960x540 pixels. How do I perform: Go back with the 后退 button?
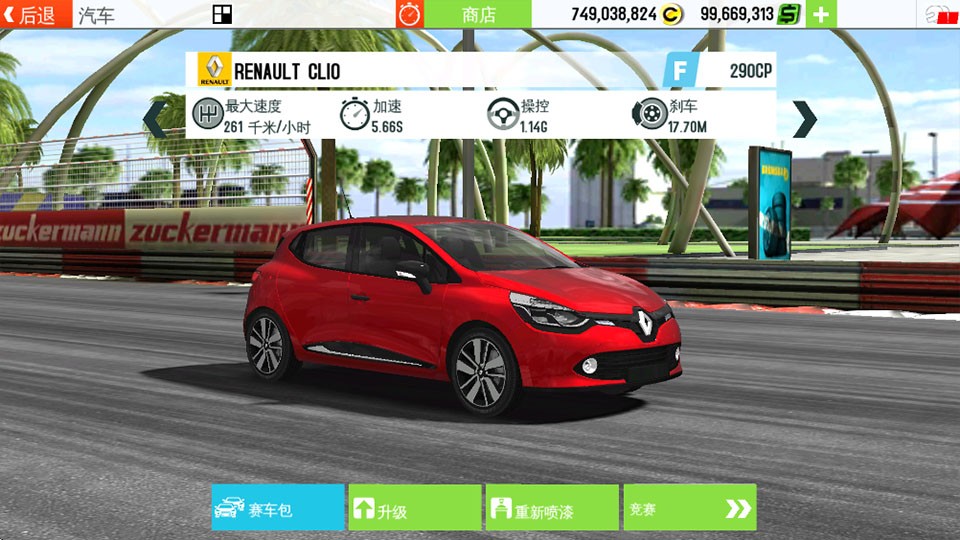pyautogui.click(x=36, y=14)
